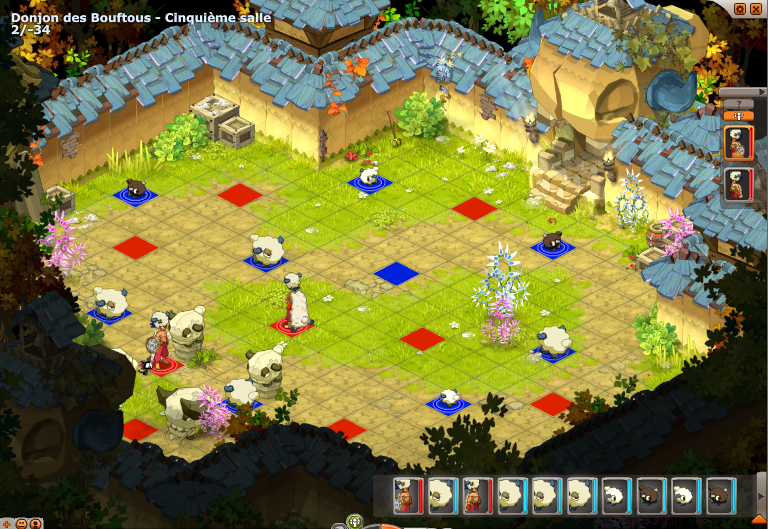
Task: Open the gear options button
Action: tap(740, 8)
